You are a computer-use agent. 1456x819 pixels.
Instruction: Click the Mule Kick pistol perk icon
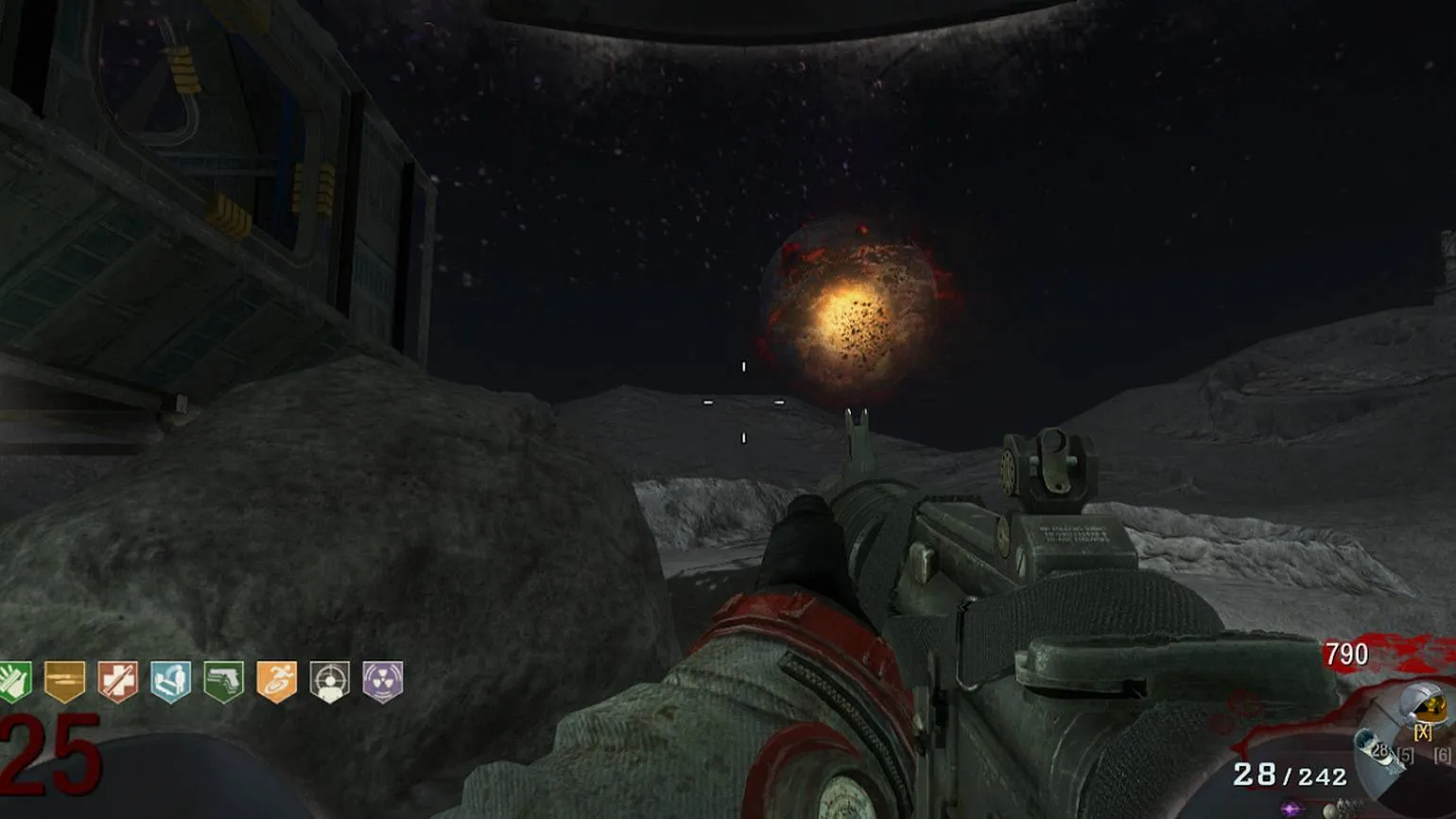pos(224,682)
